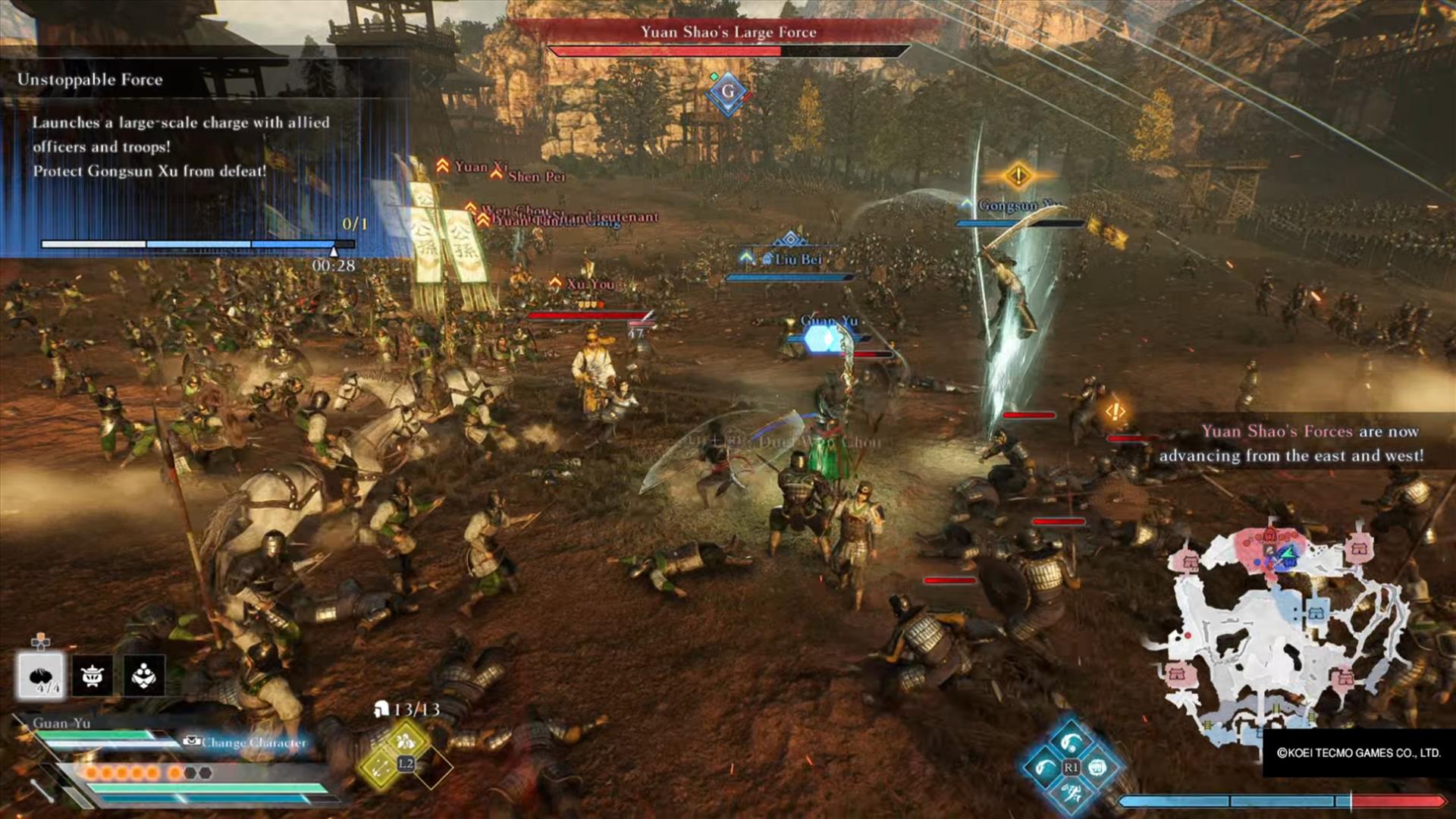The image size is (1456, 819).
Task: Click the yellow alert marker above Gongsun Xu
Action: tap(1018, 176)
